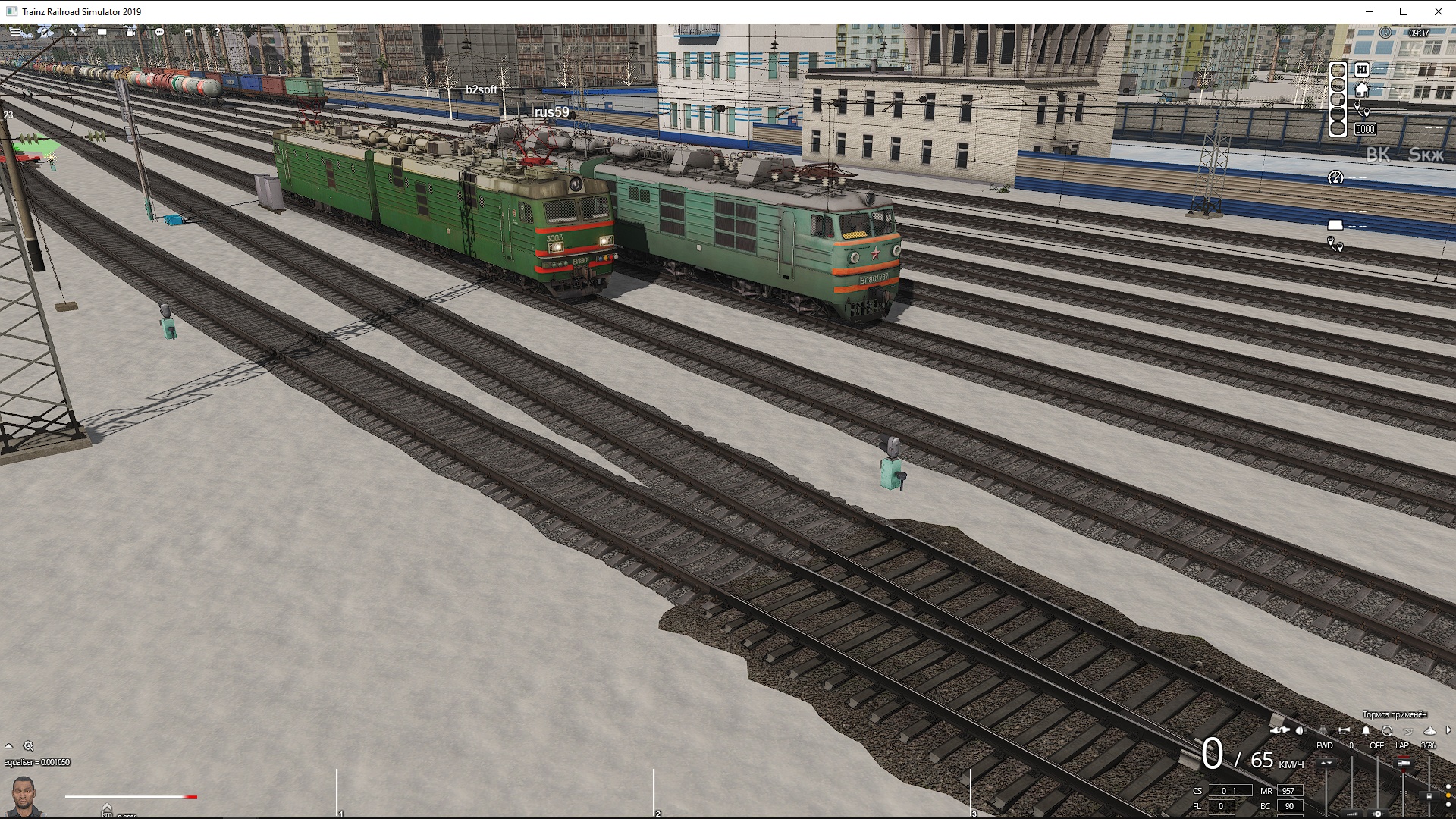1456x819 pixels.
Task: Close the Trainz window
Action: 1438,11
